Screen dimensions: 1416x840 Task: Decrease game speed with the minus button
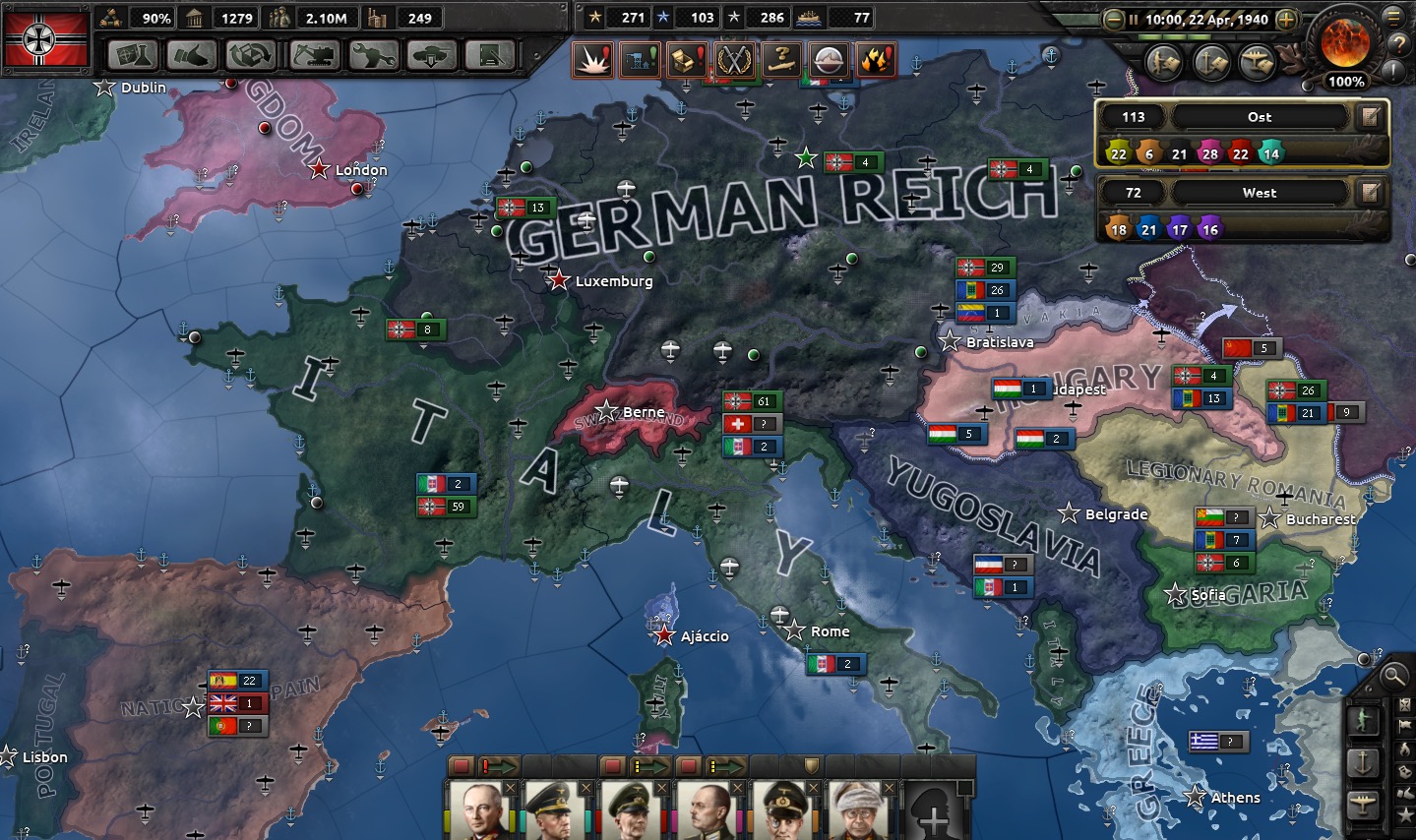(x=1113, y=19)
